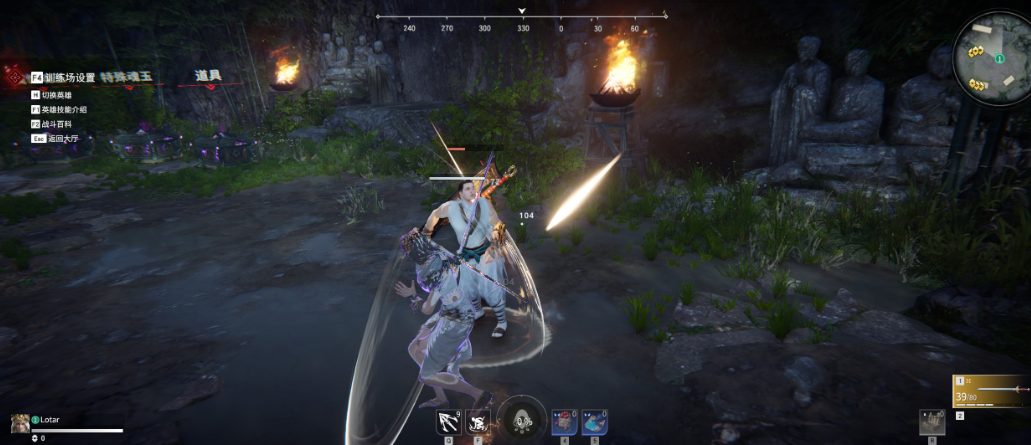Viewport: 1031px width, 445px height.
Task: Use the blue armor powder item slot
Action: [x=594, y=422]
